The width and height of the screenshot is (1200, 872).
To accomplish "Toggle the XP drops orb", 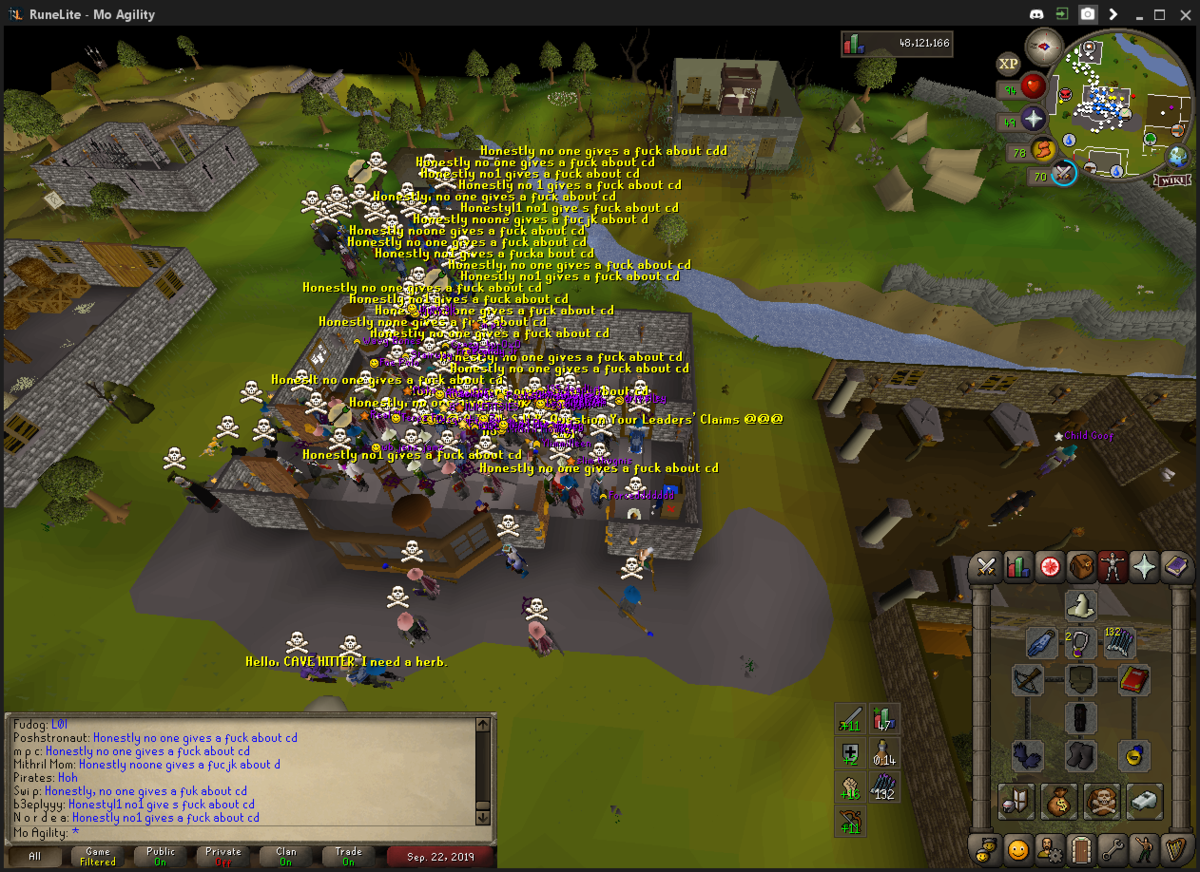I will click(x=1008, y=63).
